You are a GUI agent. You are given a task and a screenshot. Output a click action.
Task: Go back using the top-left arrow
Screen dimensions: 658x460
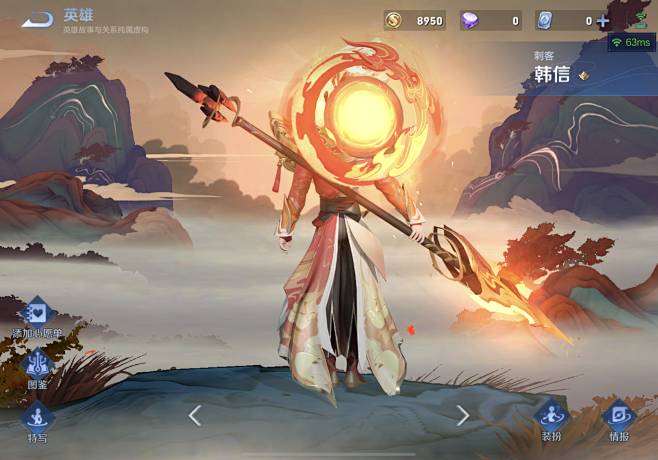tap(37, 19)
